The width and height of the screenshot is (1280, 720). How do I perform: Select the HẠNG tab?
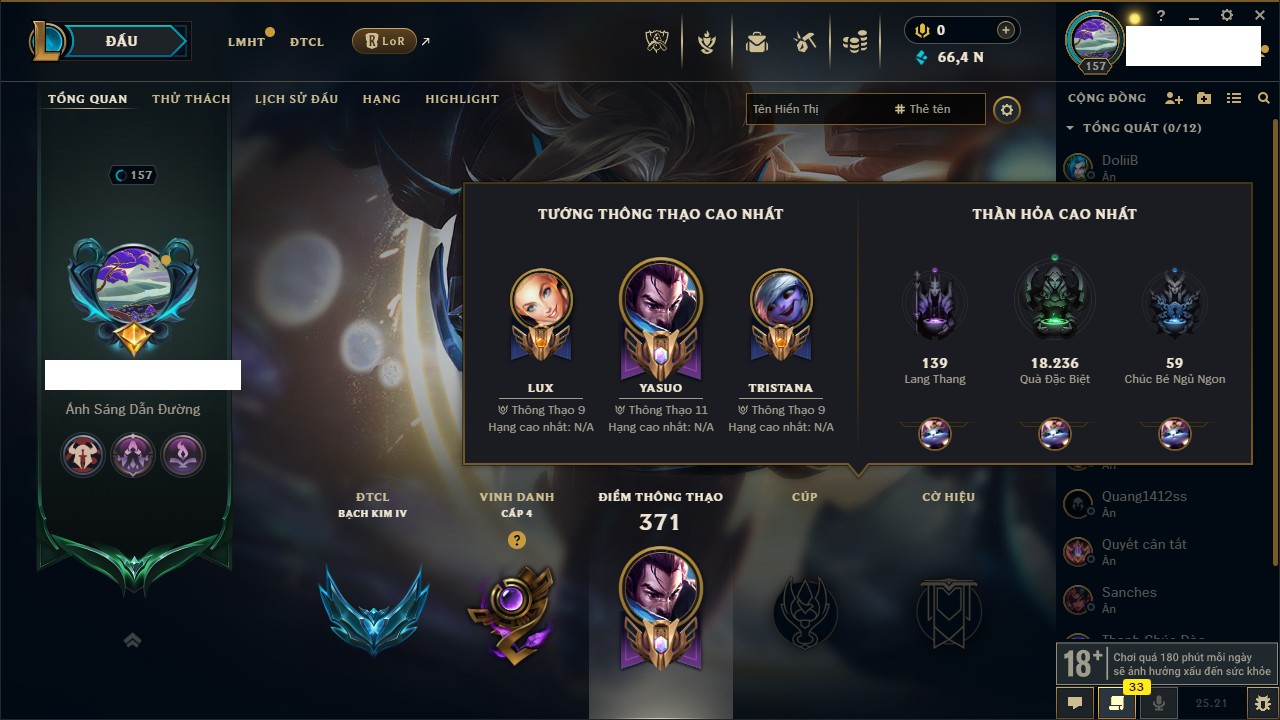click(x=381, y=99)
